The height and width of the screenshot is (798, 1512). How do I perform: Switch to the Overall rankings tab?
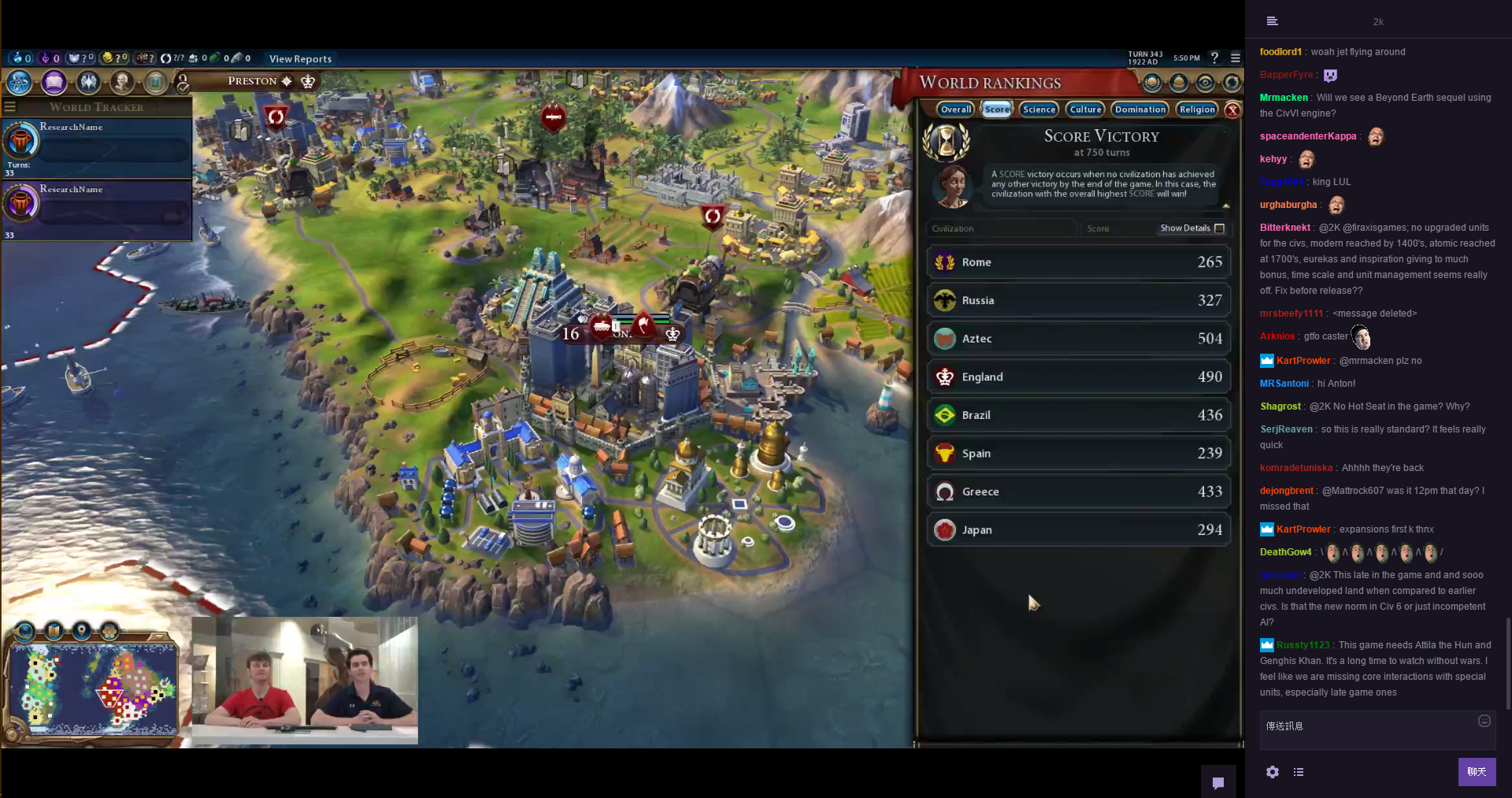coord(955,109)
